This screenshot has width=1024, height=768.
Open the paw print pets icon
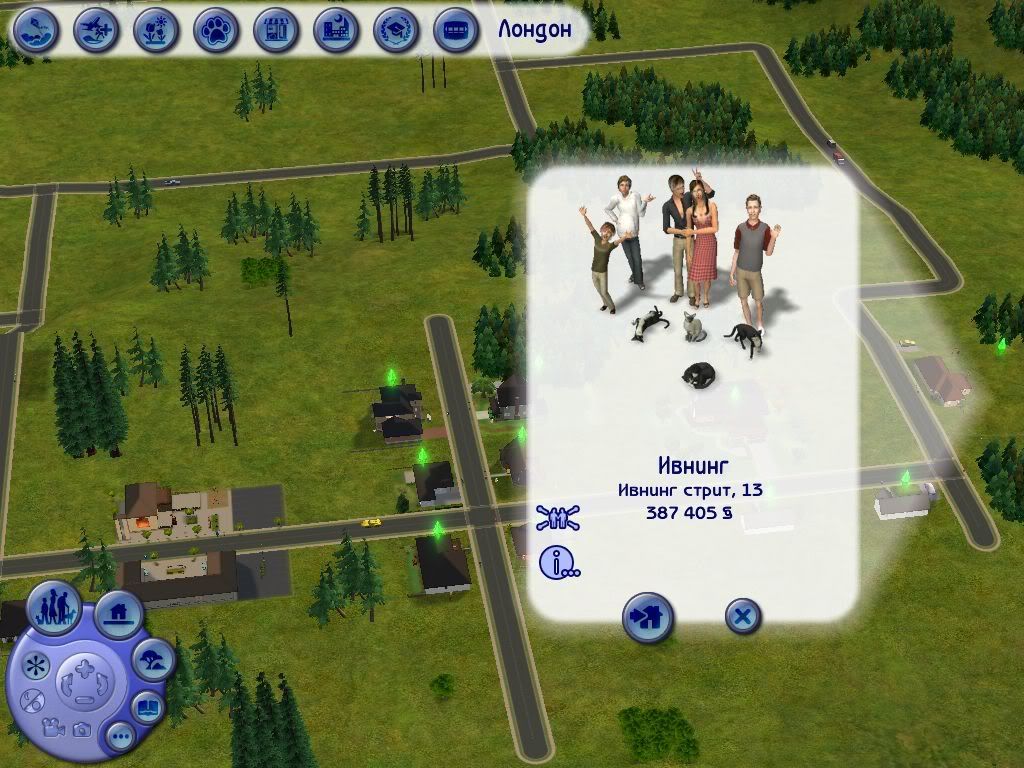coord(216,29)
